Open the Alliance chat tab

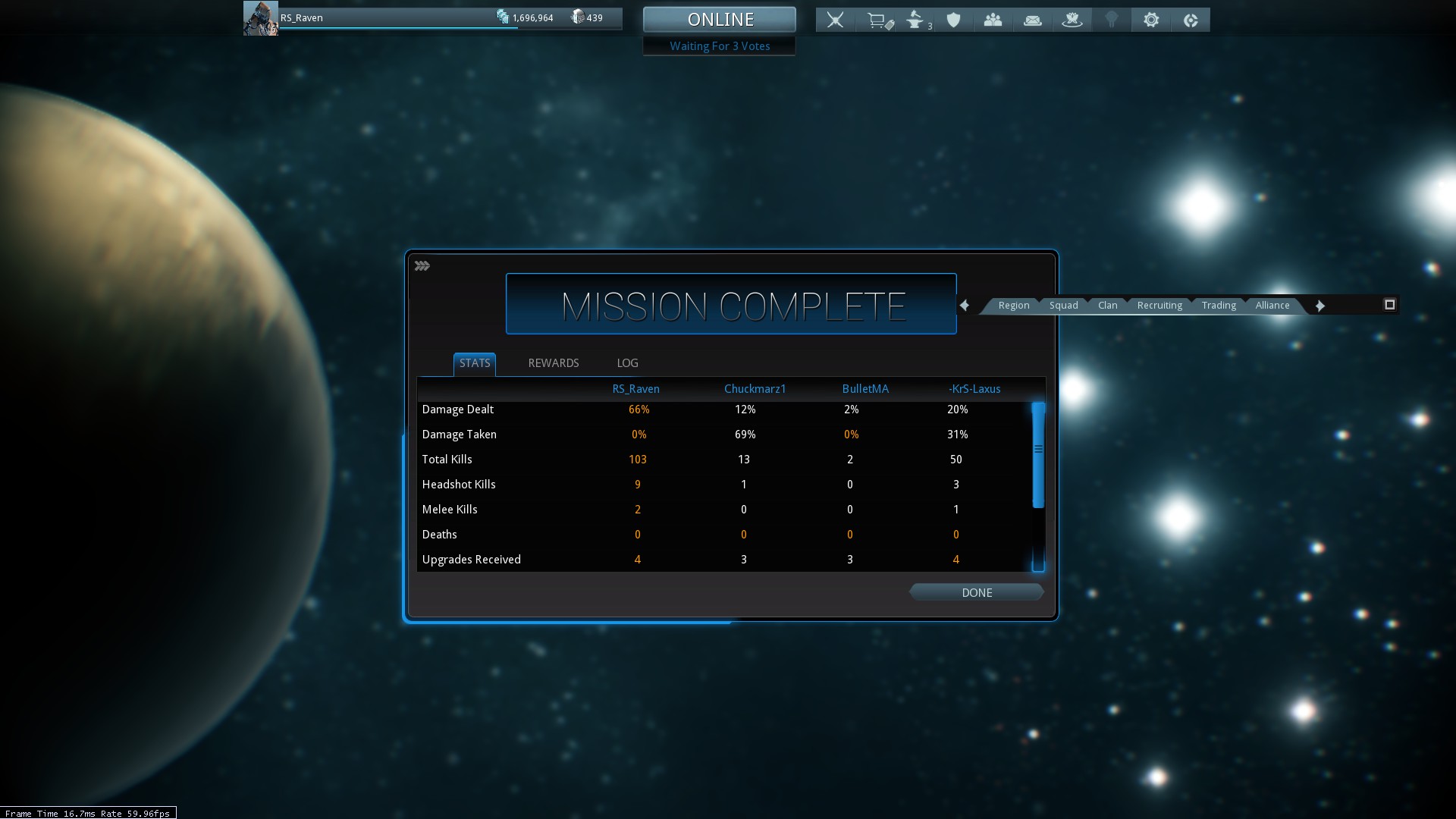click(x=1272, y=306)
